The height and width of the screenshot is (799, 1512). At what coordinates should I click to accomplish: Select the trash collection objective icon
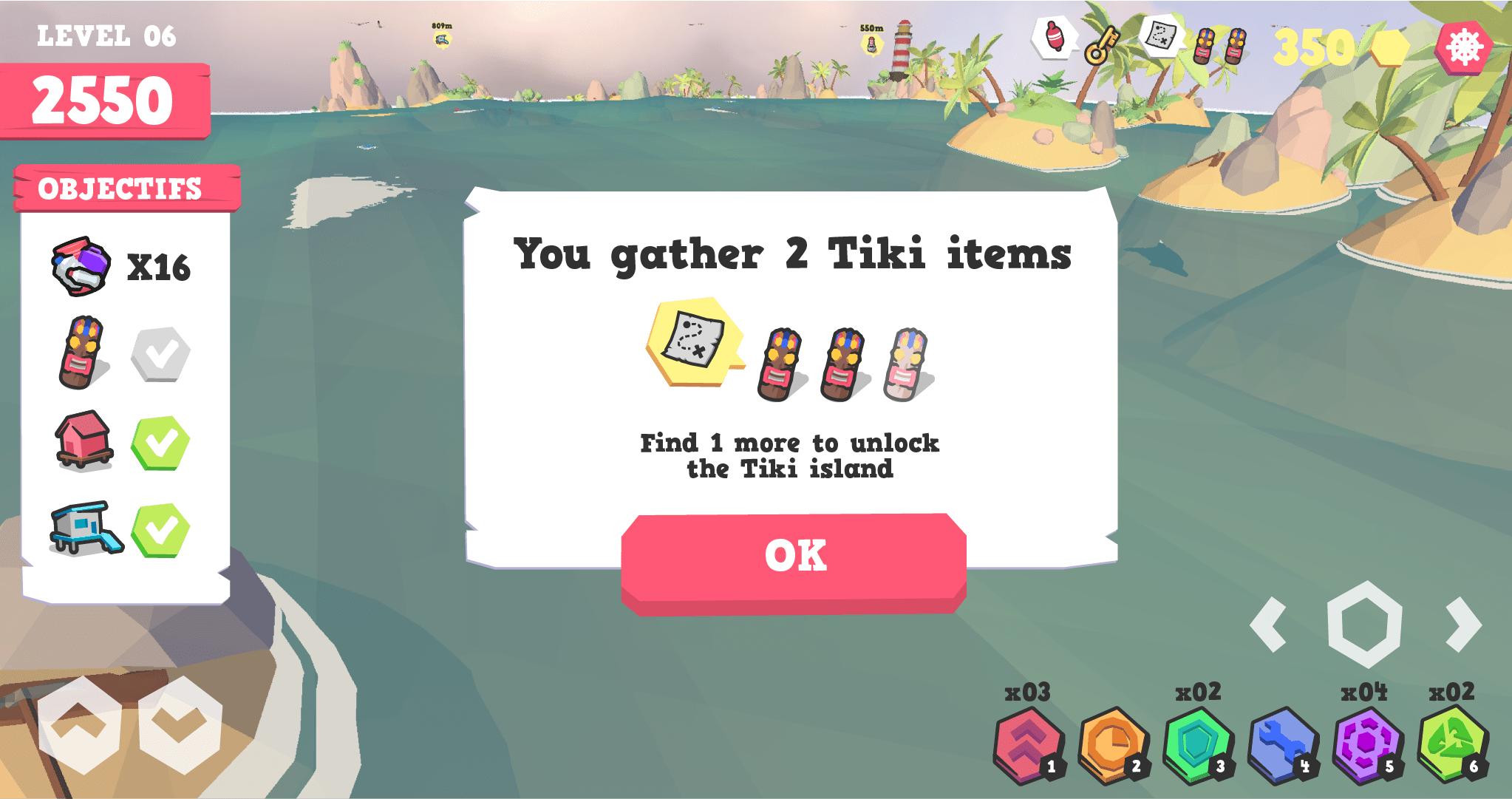(81, 266)
